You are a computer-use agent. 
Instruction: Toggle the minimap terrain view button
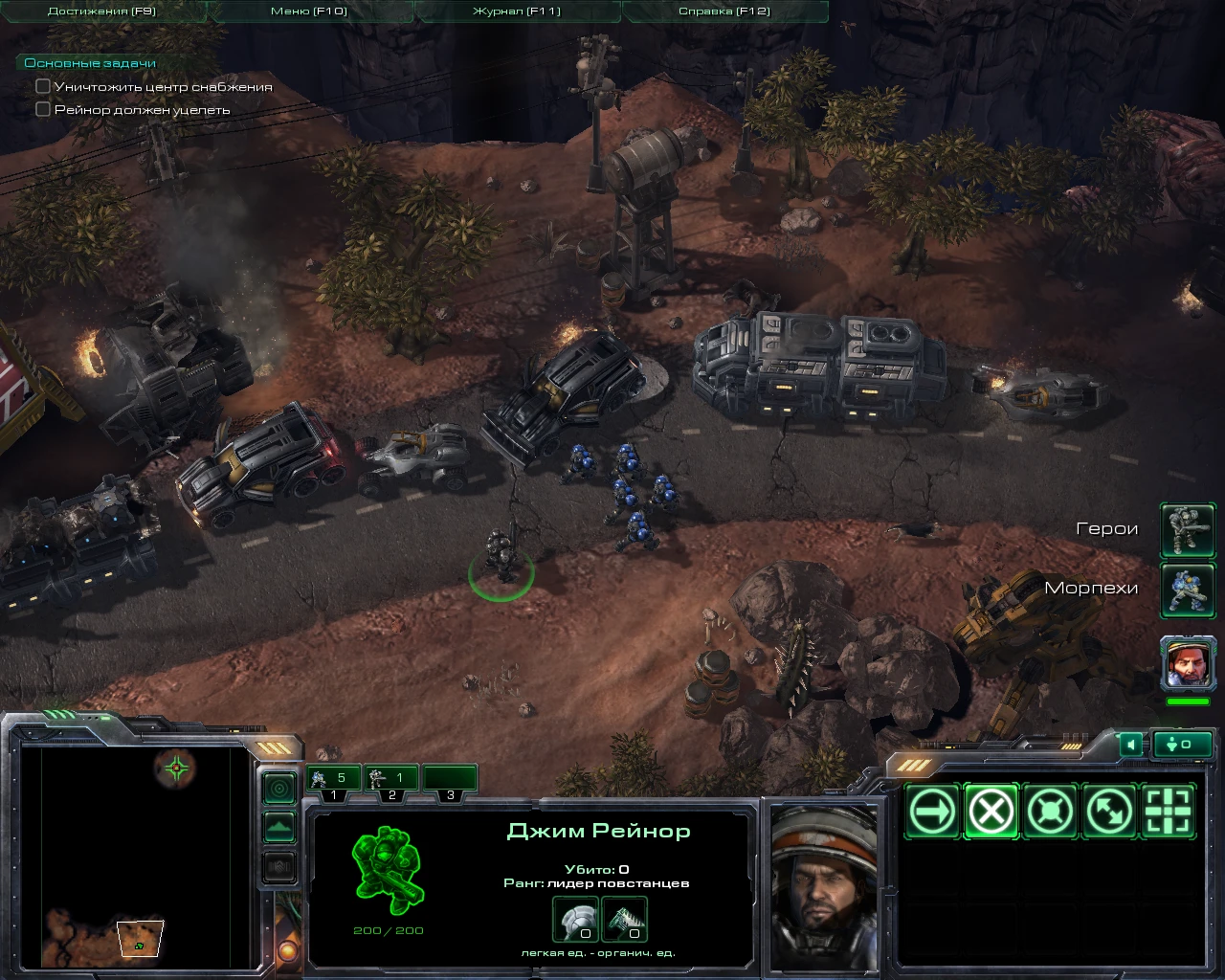[278, 827]
